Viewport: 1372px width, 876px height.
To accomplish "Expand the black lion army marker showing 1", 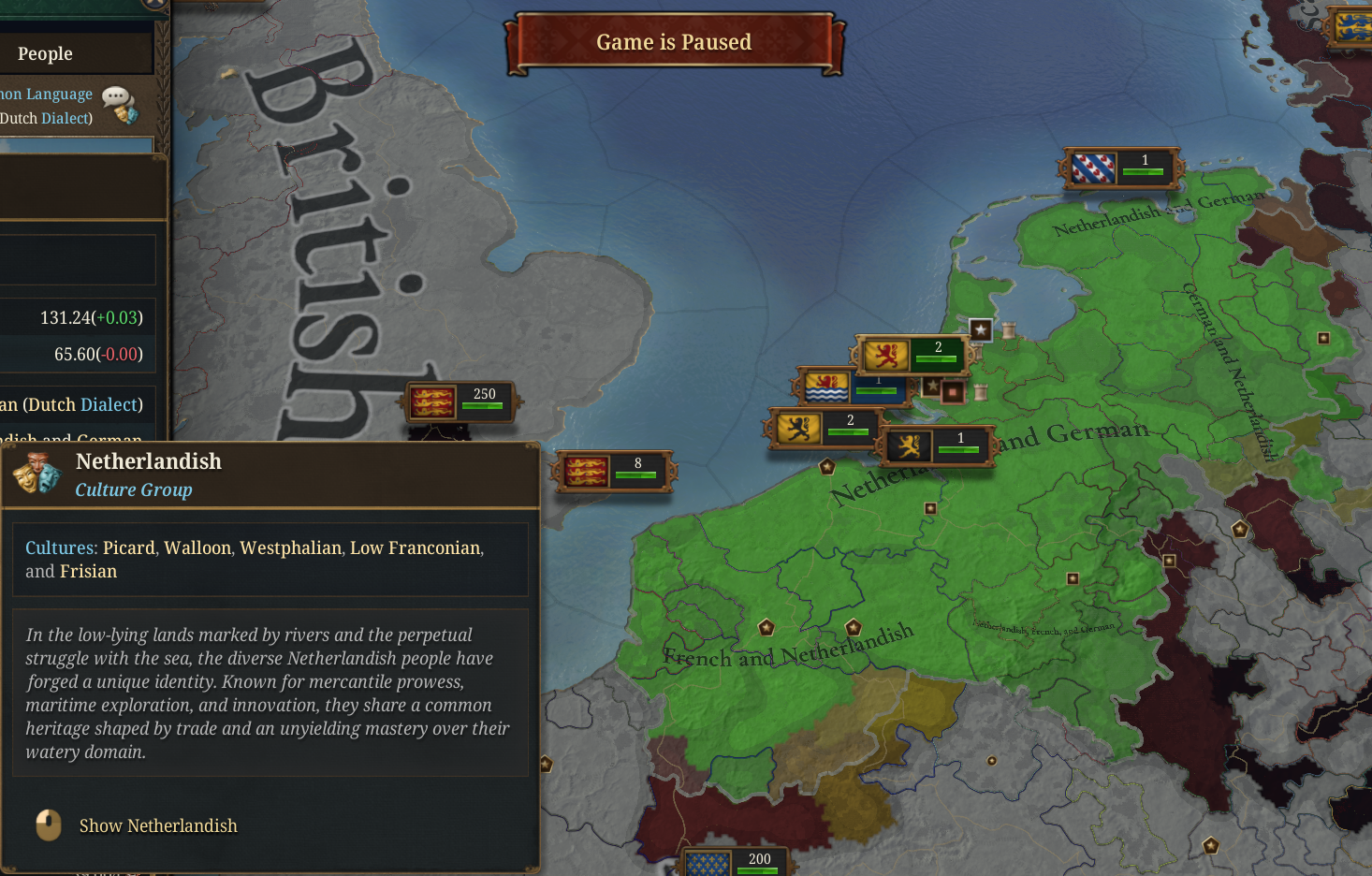I will tap(936, 445).
